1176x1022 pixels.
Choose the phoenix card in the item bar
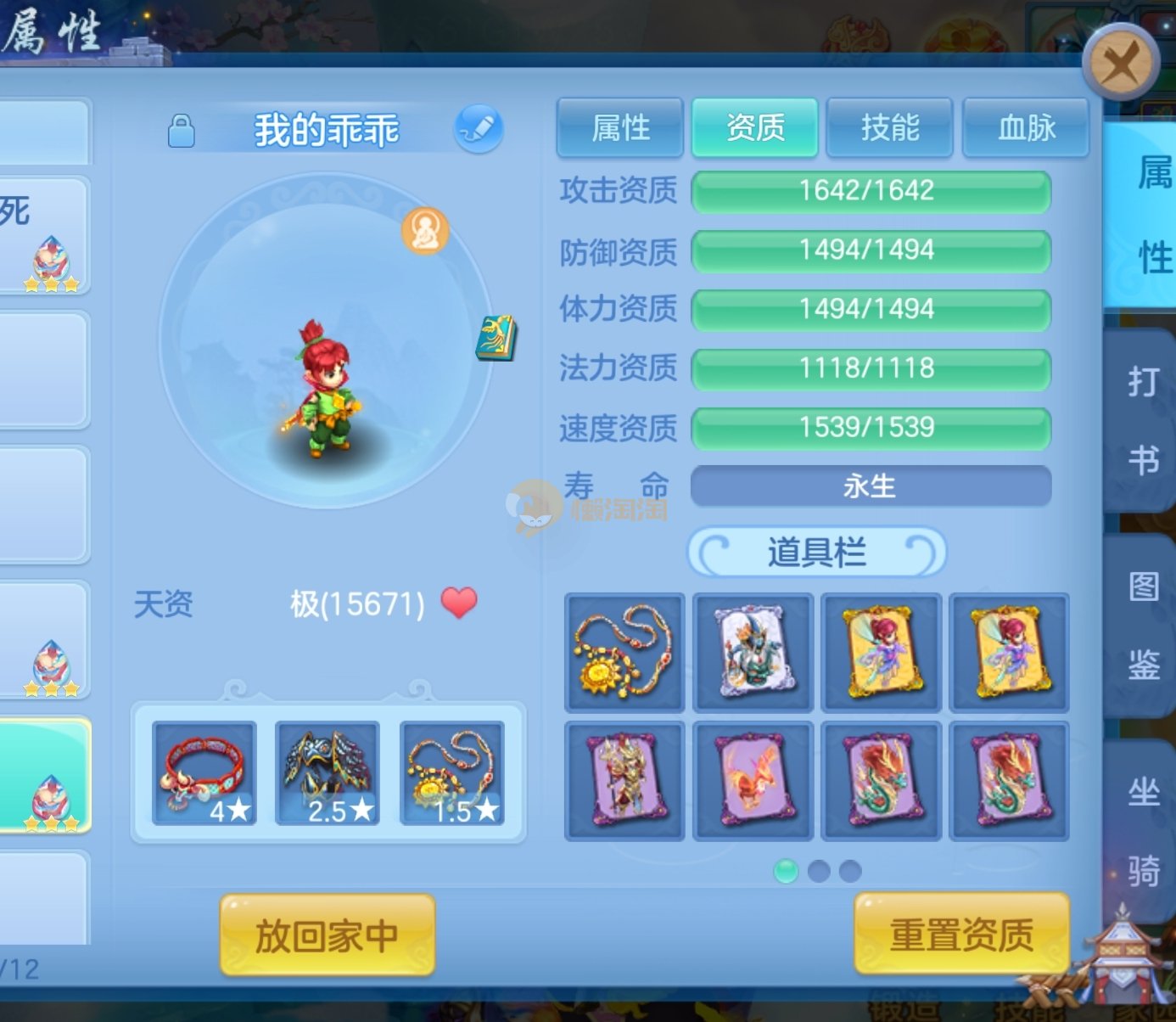pos(753,781)
